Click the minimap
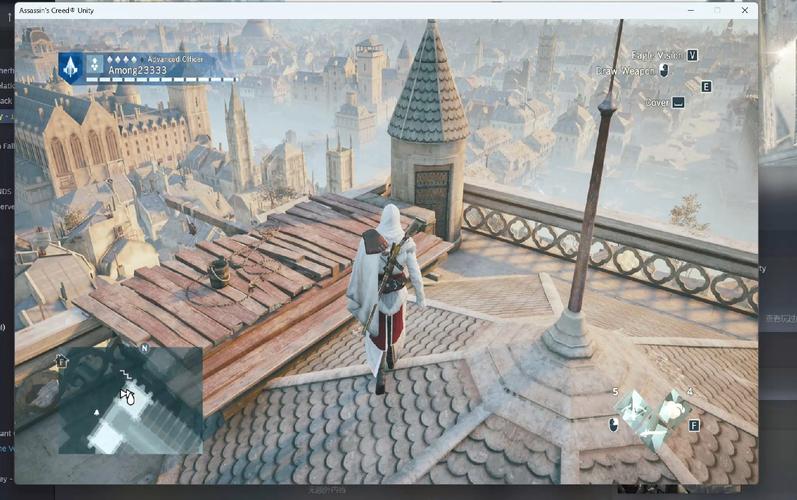Viewport: 797px width, 500px height. tap(130, 399)
